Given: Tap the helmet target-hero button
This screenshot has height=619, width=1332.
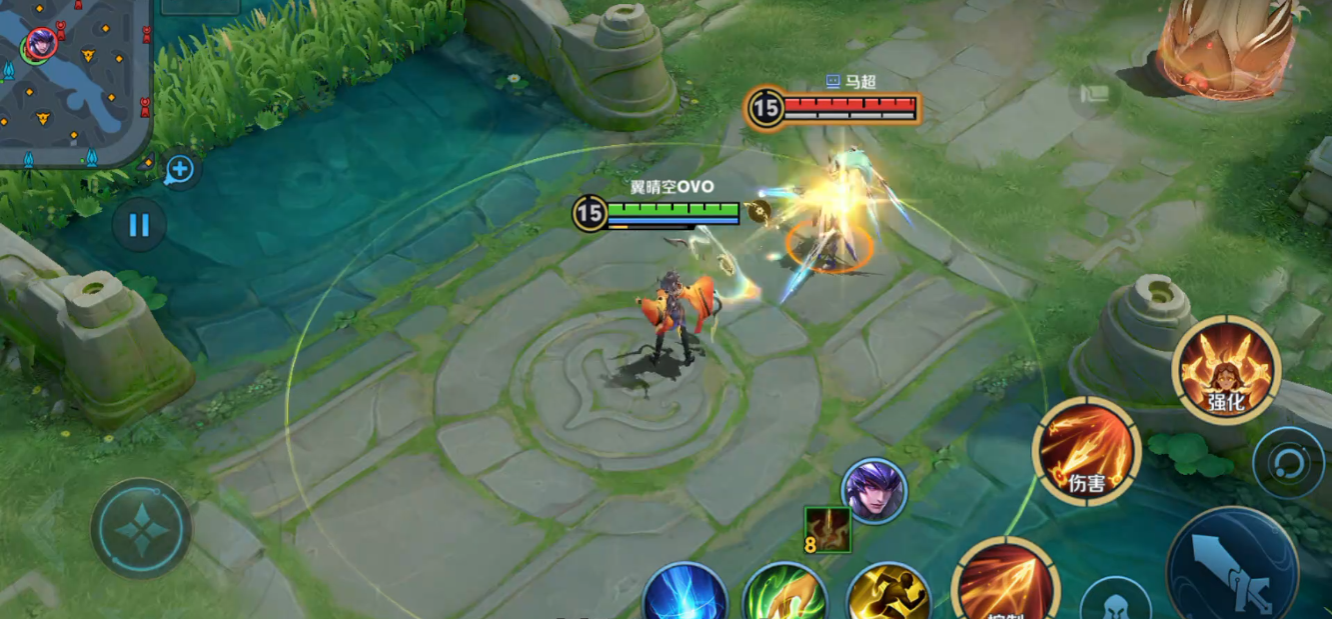Looking at the screenshot, I should [x=1115, y=602].
